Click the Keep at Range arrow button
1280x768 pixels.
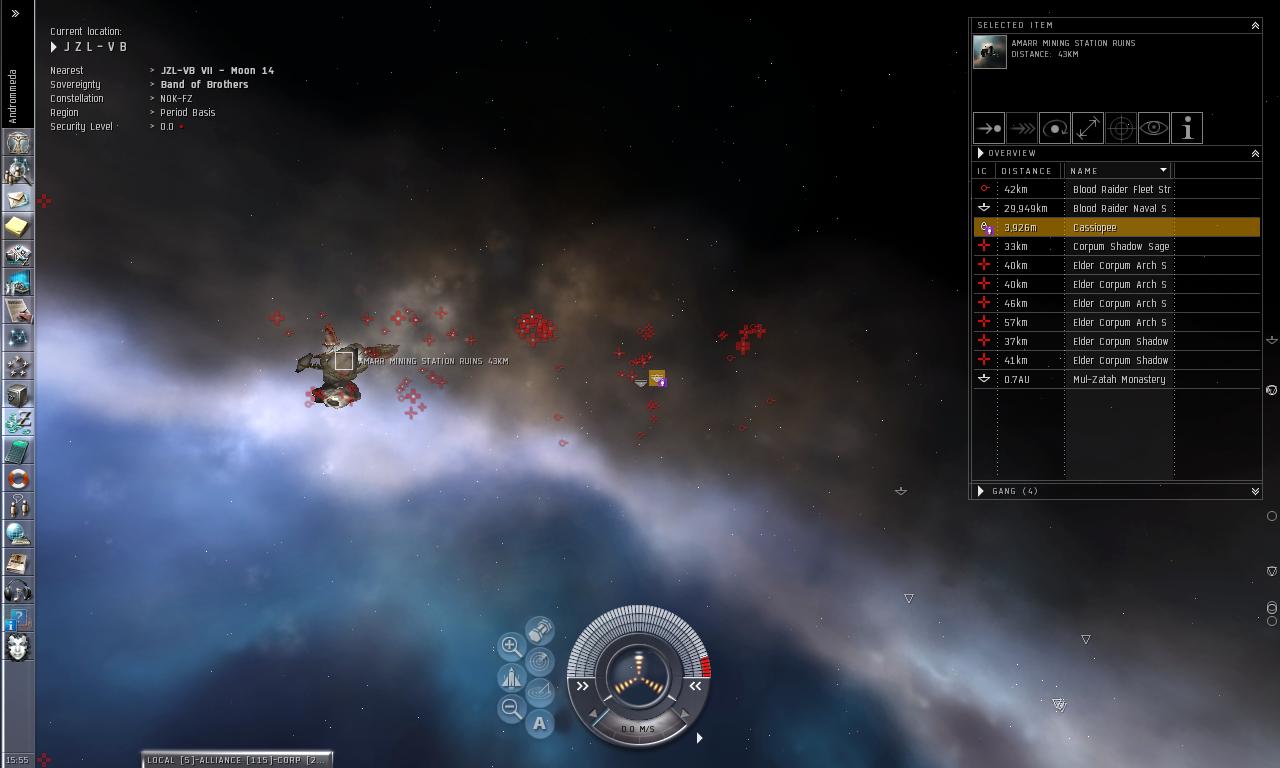coord(1088,128)
